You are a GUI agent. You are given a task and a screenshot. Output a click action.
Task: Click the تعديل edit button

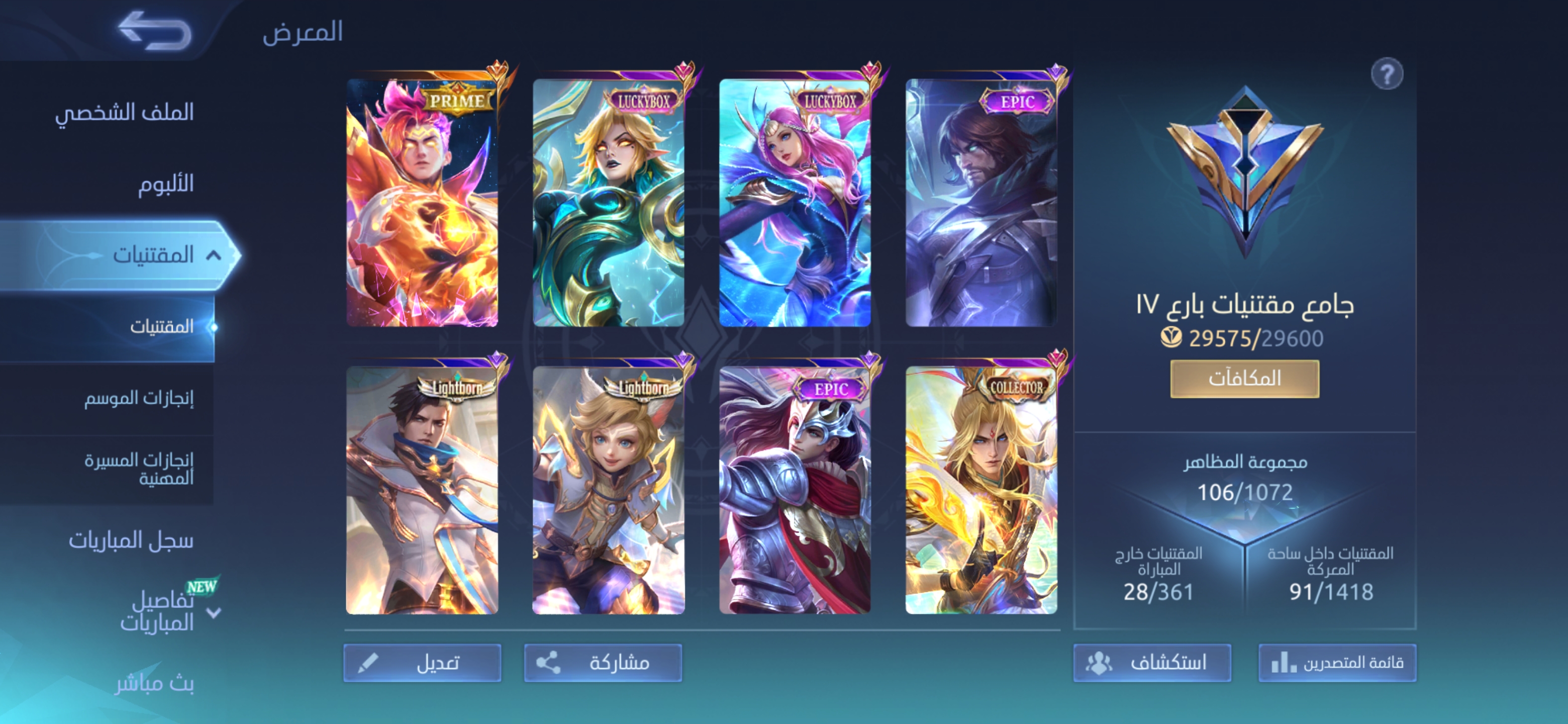click(x=423, y=663)
